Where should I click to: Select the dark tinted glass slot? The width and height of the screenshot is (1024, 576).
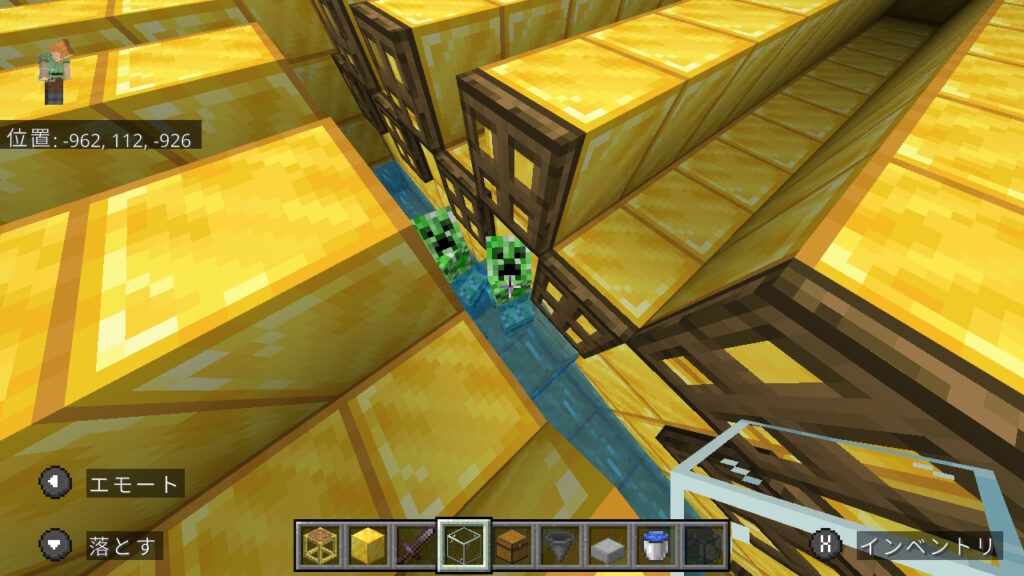pos(703,546)
